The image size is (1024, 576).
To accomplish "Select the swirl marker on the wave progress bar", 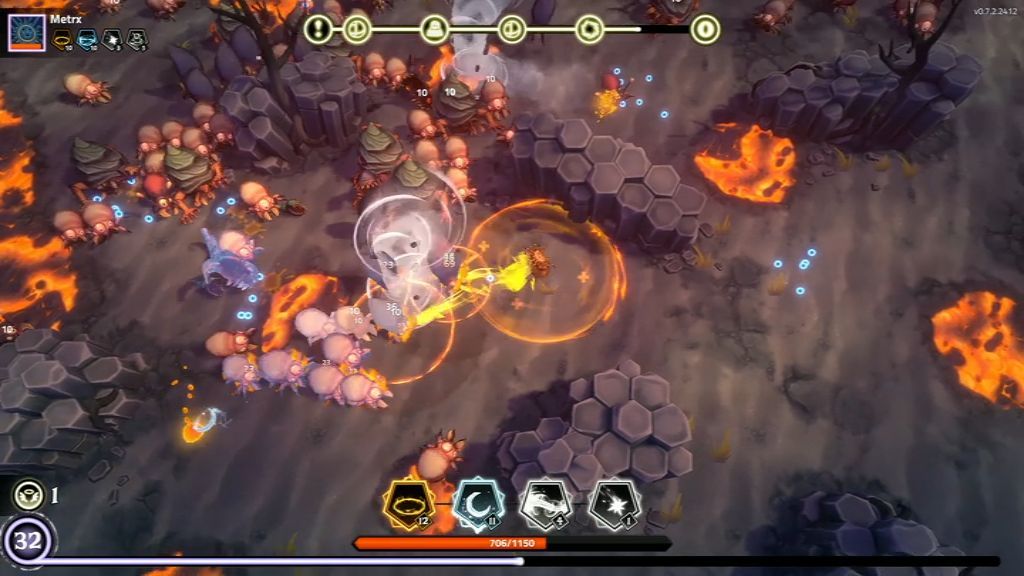I will (x=590, y=29).
